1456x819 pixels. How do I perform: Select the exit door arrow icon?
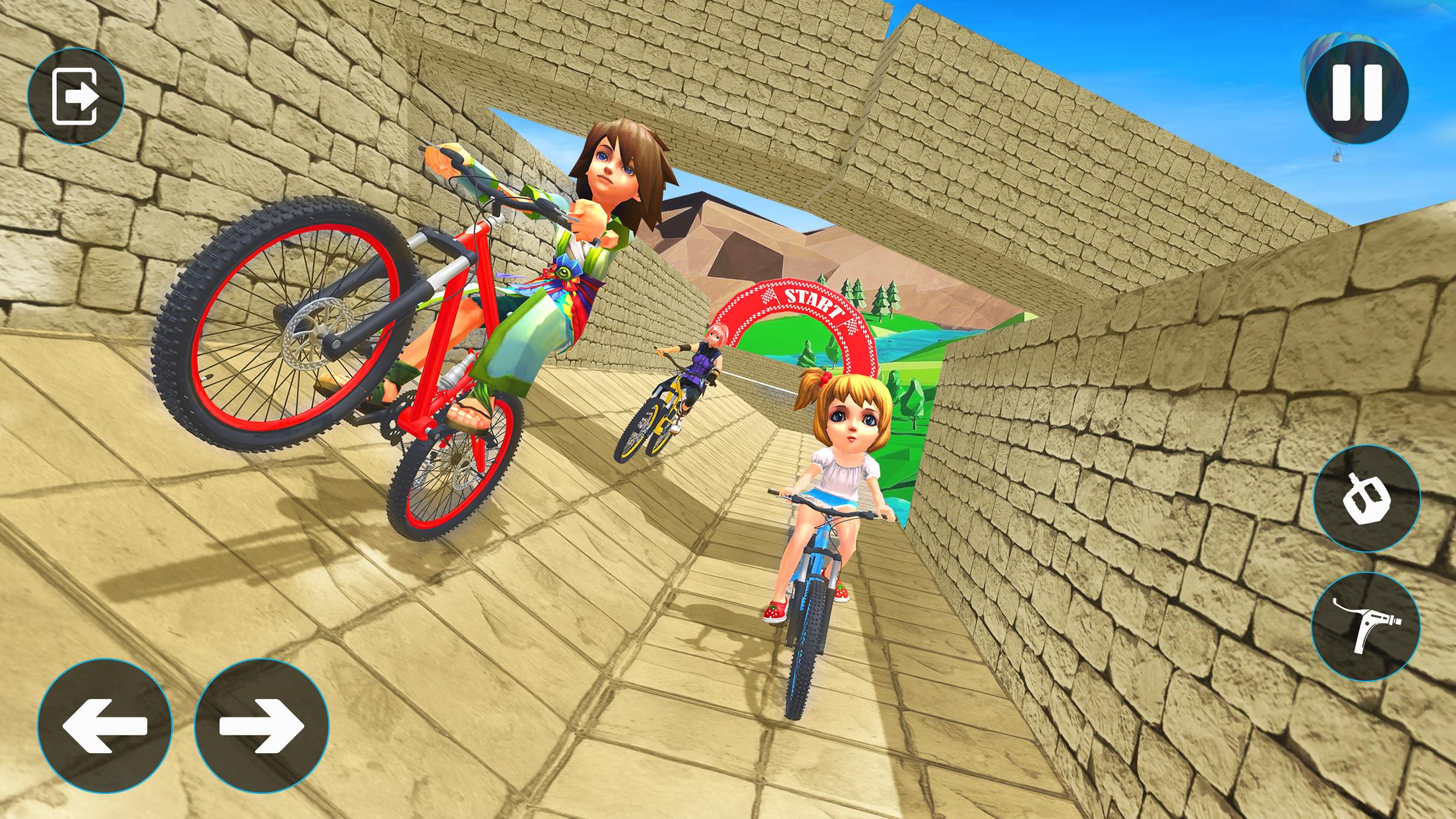point(79,98)
